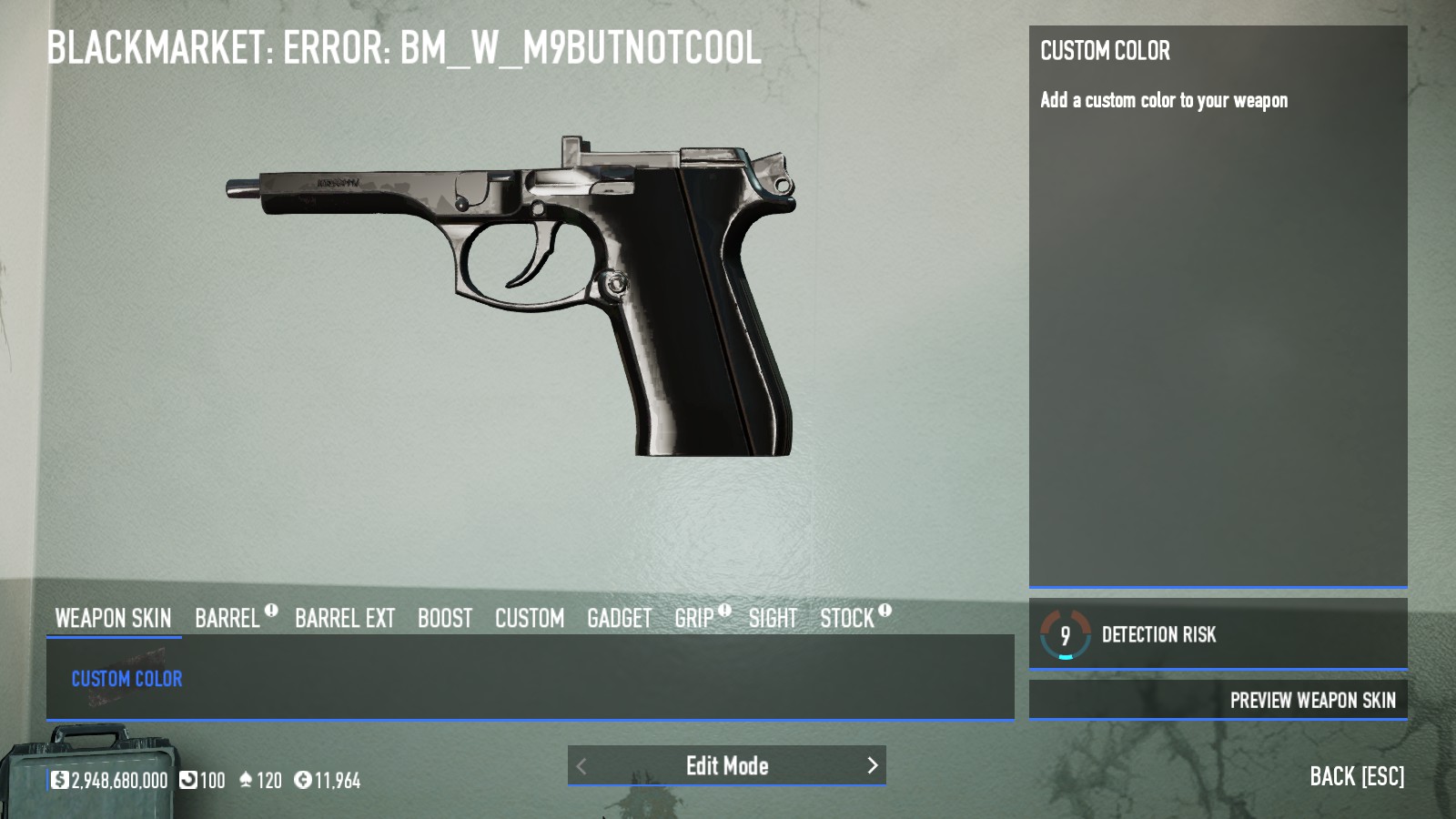Select the Barrel Ext tab
This screenshot has width=1456, height=819.
pos(345,619)
